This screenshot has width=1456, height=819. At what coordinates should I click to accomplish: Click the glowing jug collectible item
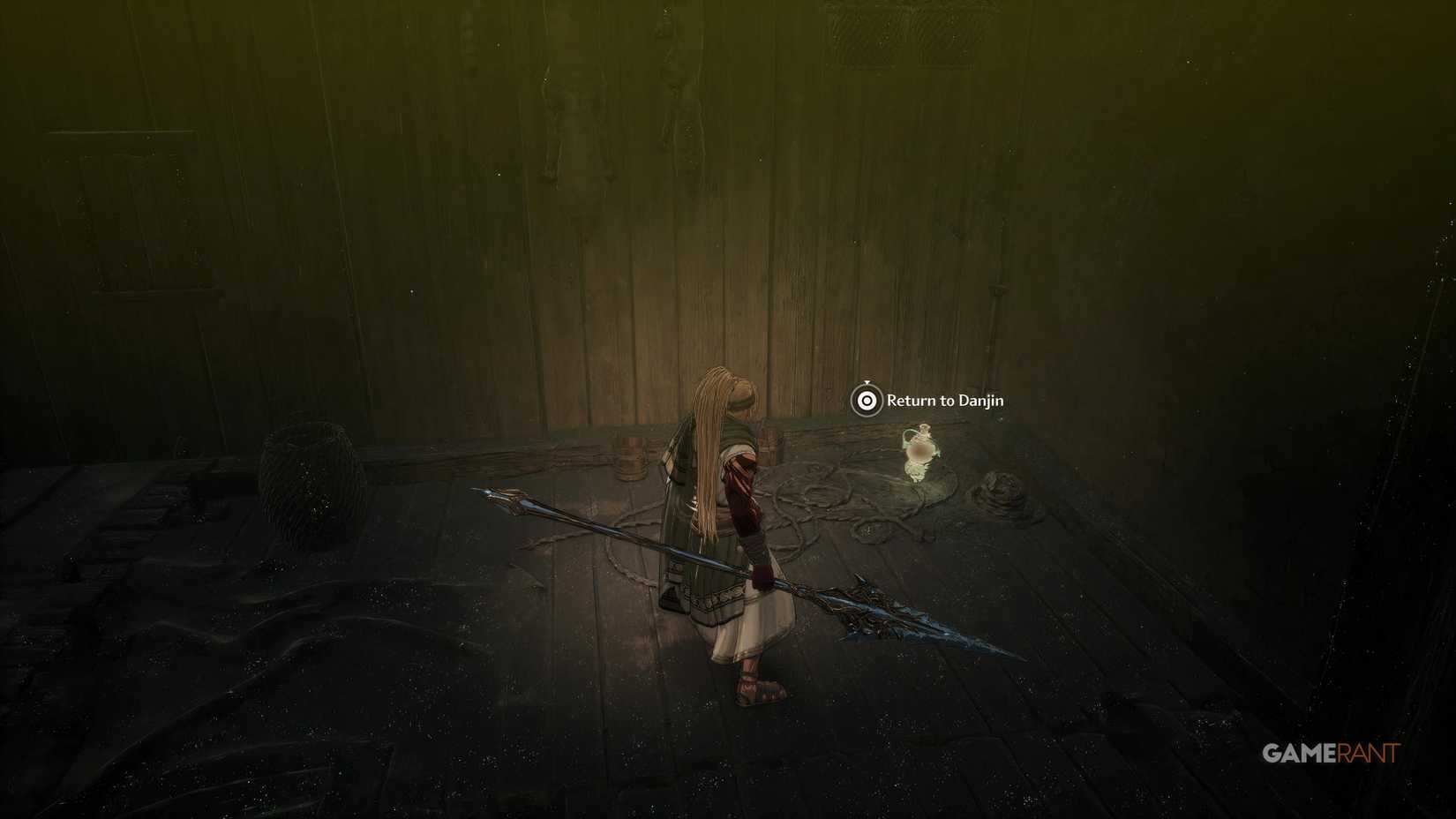(x=920, y=452)
